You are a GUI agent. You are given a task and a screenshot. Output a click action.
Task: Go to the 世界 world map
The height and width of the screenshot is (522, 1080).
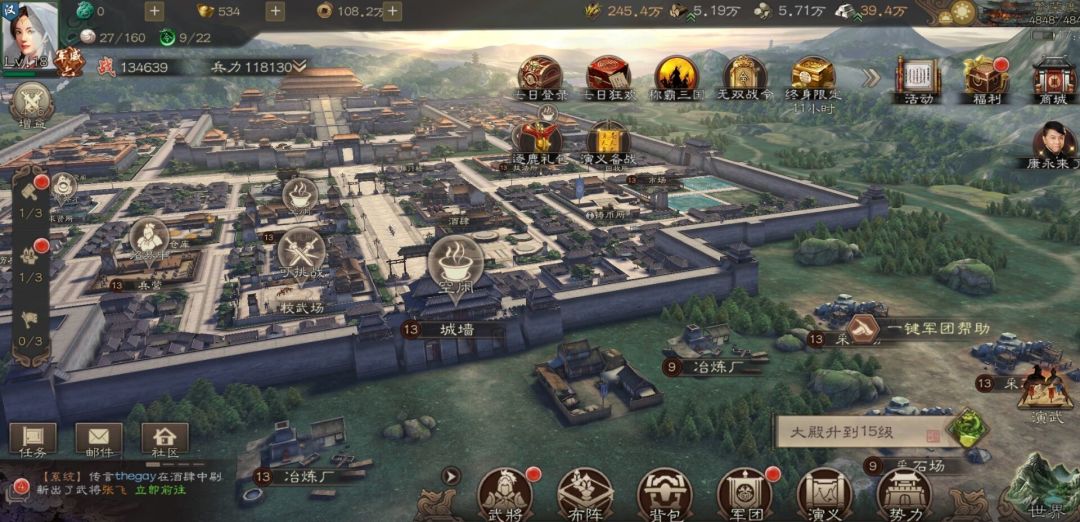tap(1045, 490)
